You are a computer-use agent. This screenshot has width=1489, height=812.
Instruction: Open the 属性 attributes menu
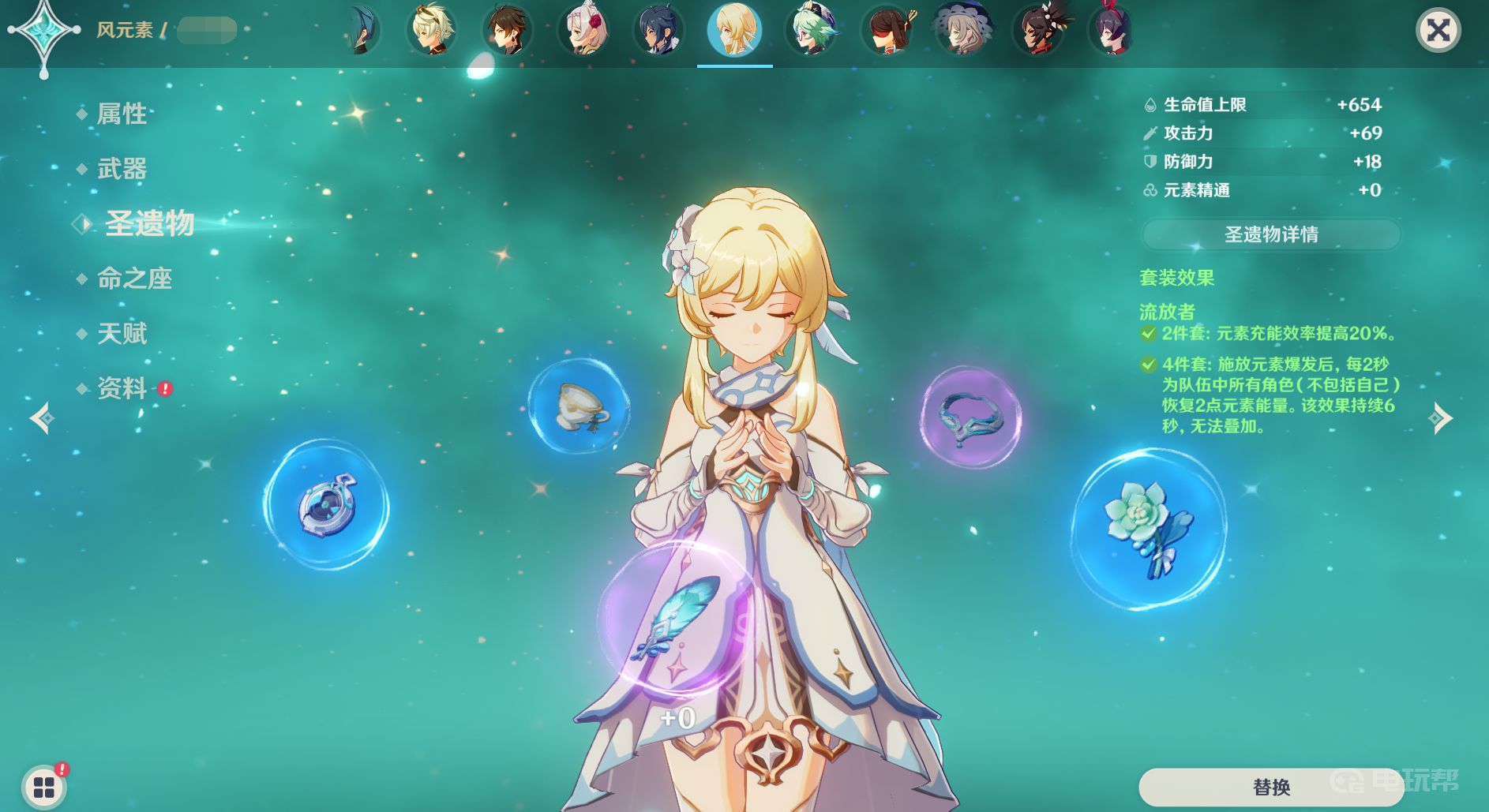pos(122,114)
